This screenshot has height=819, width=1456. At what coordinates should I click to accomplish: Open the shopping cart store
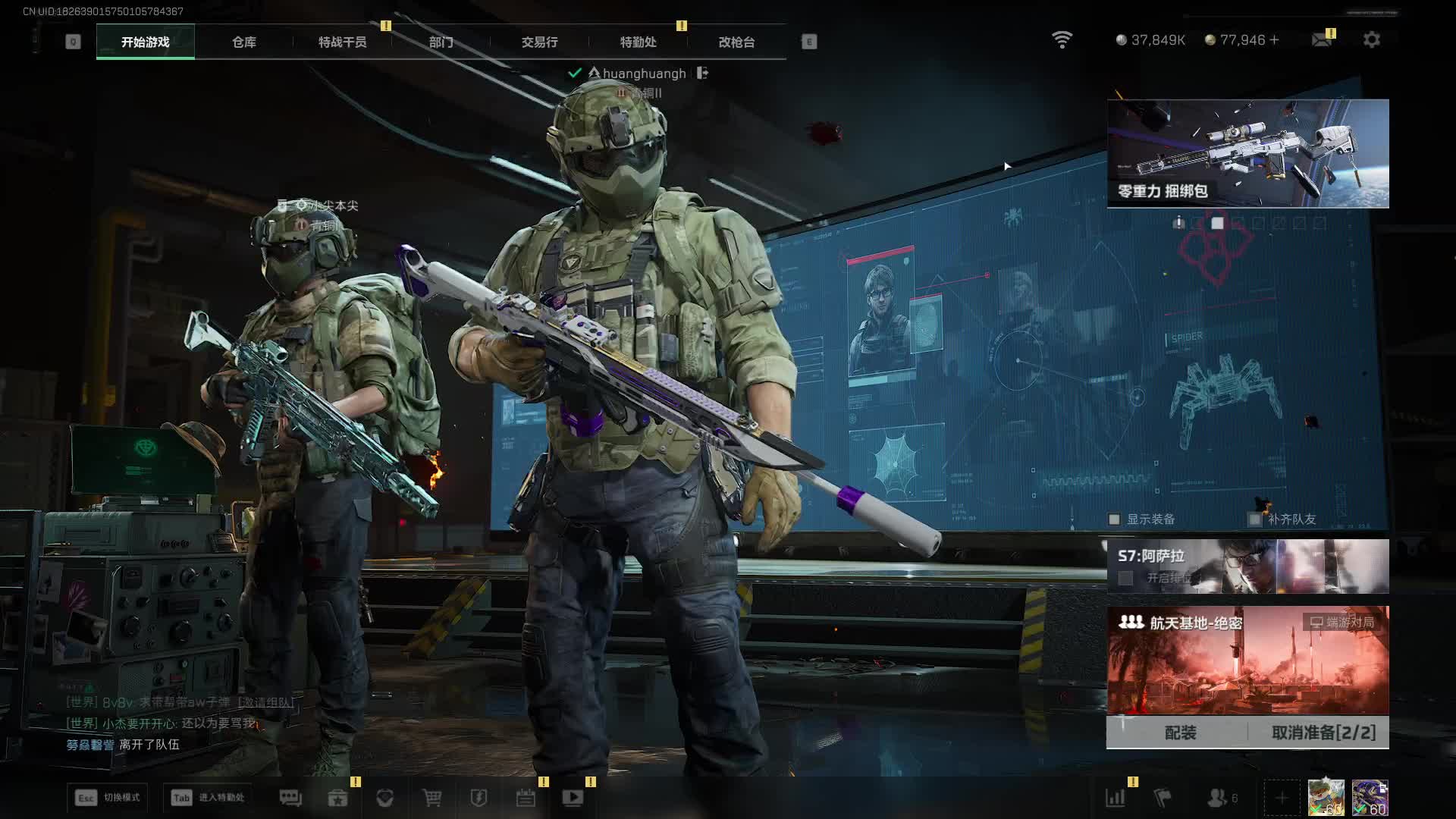[431, 798]
